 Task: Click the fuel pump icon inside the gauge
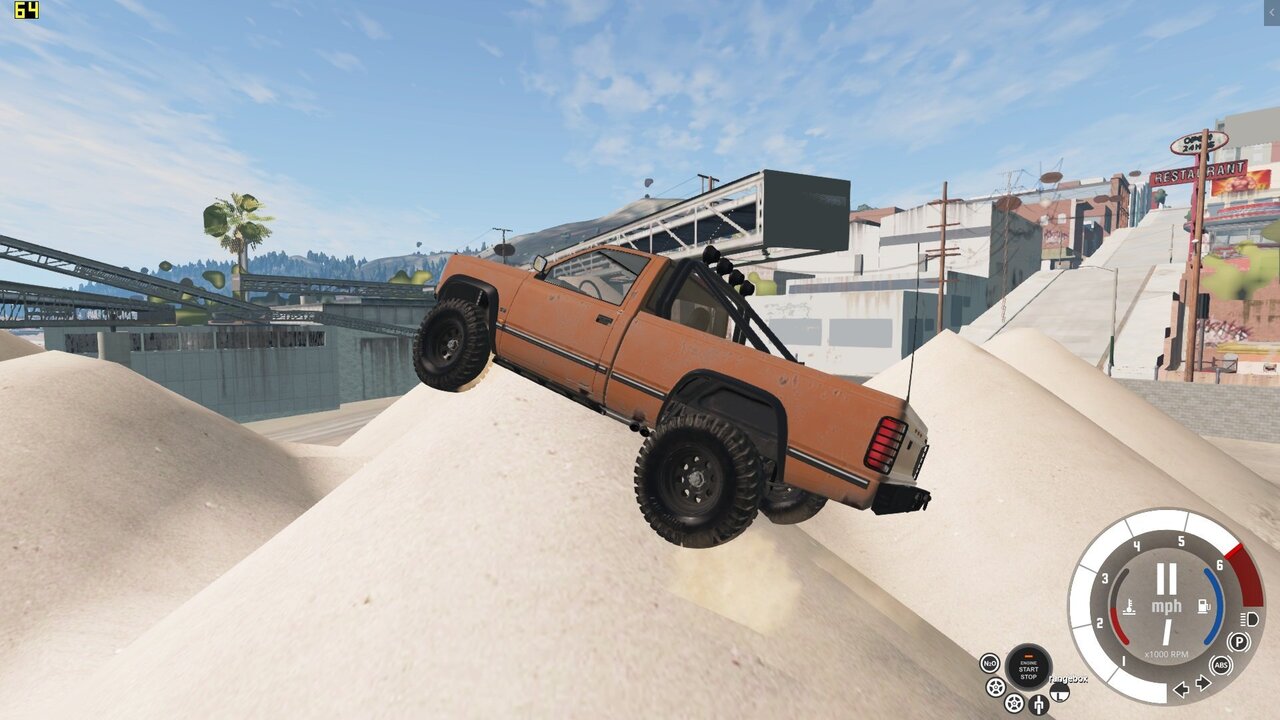pos(1204,606)
